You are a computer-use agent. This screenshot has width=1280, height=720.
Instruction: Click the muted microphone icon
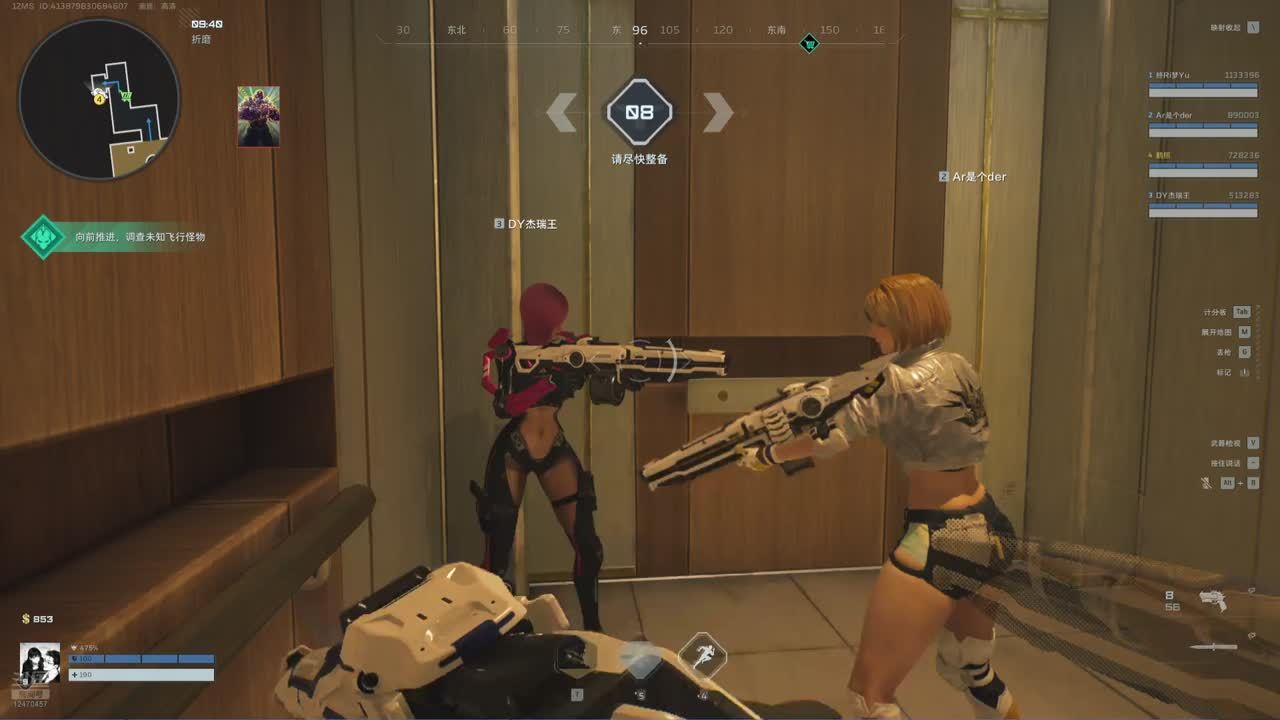click(1206, 483)
